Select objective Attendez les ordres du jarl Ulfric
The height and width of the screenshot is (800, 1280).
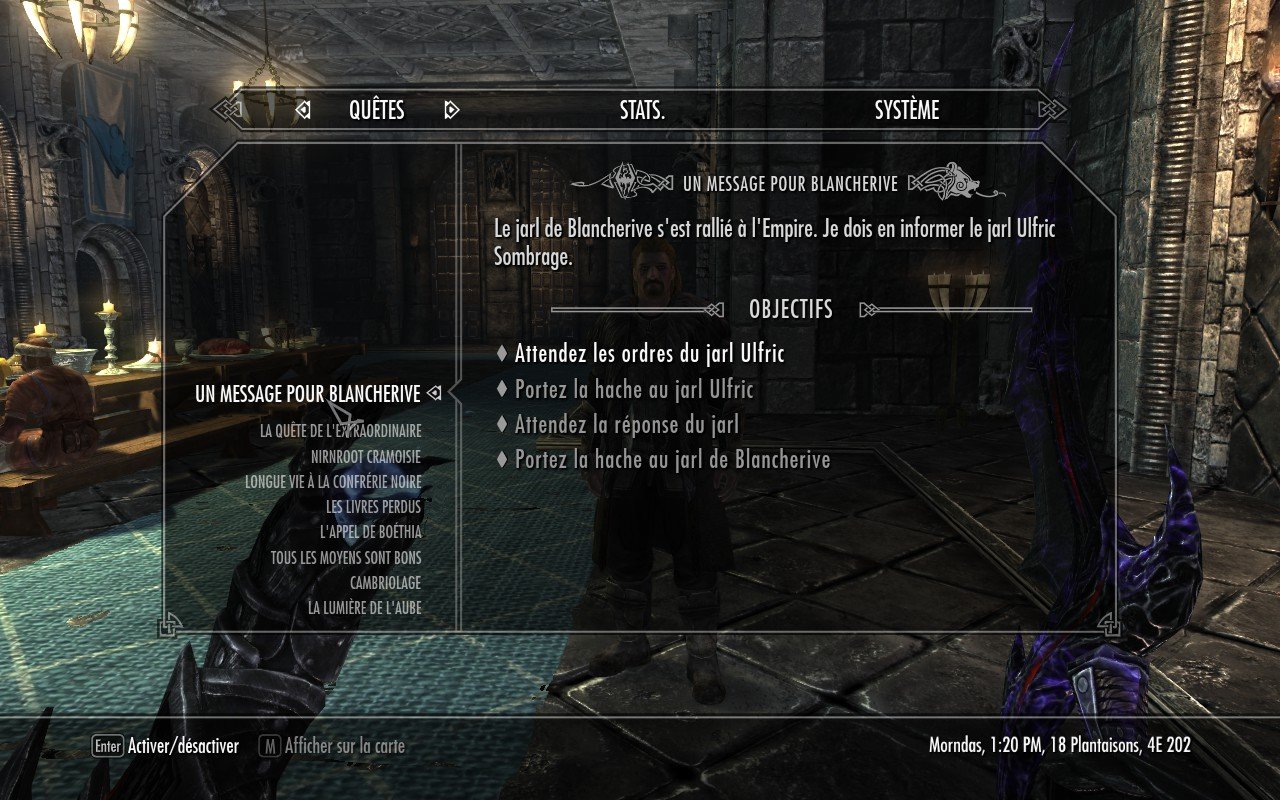(649, 354)
